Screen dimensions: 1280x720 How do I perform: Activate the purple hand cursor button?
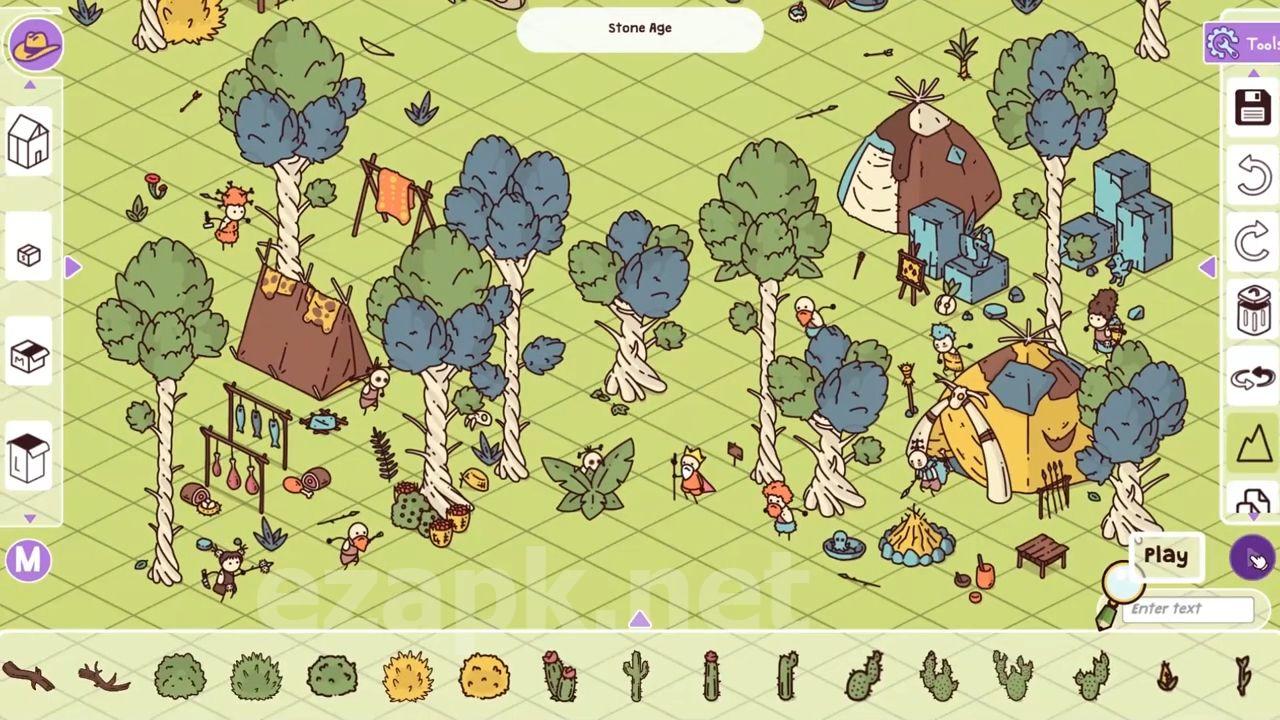1253,557
